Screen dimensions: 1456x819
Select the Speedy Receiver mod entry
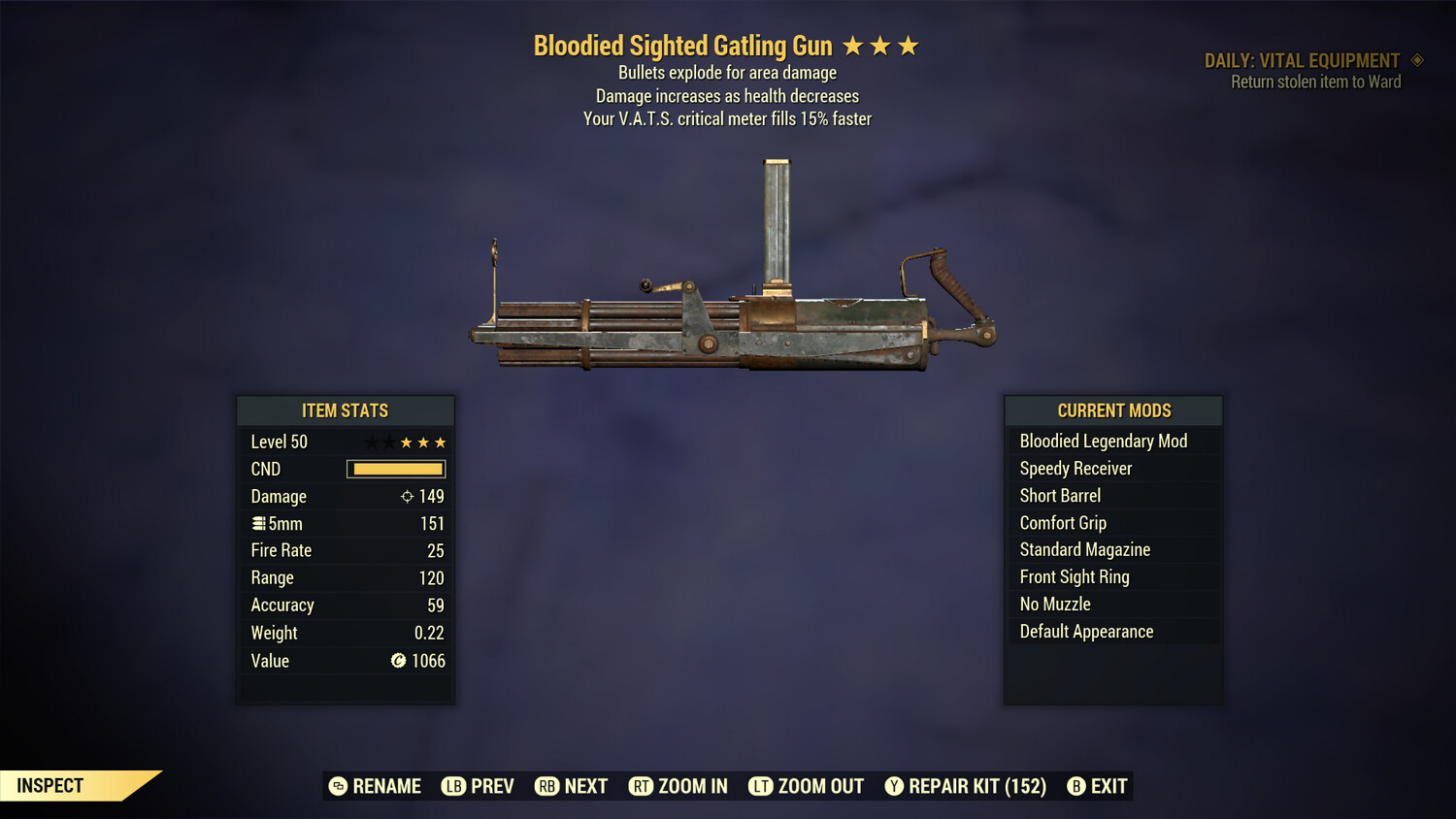(x=1075, y=468)
